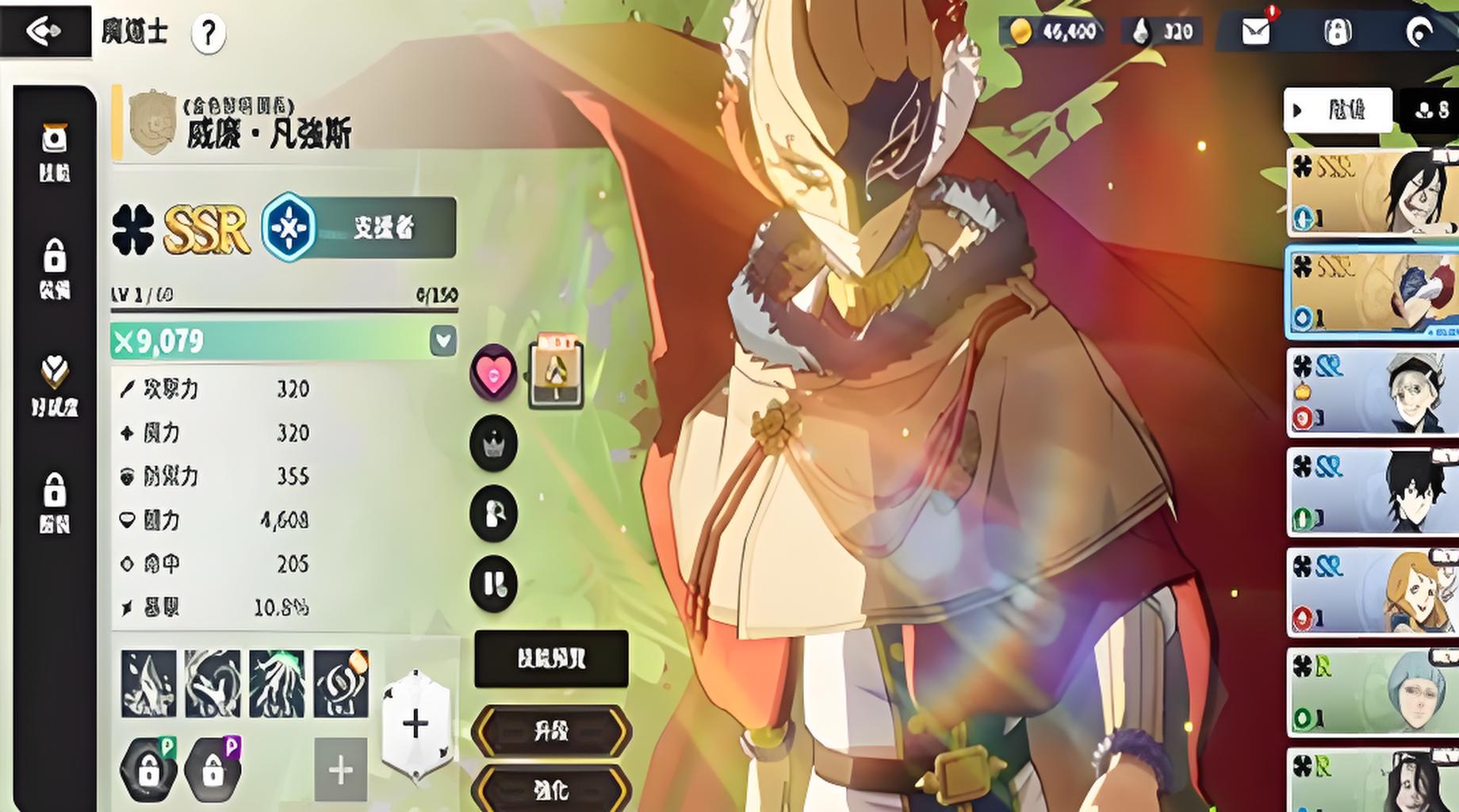The image size is (1459, 812).
Task: Choose the SR character wearing a silver helmet
Action: (x=1372, y=392)
